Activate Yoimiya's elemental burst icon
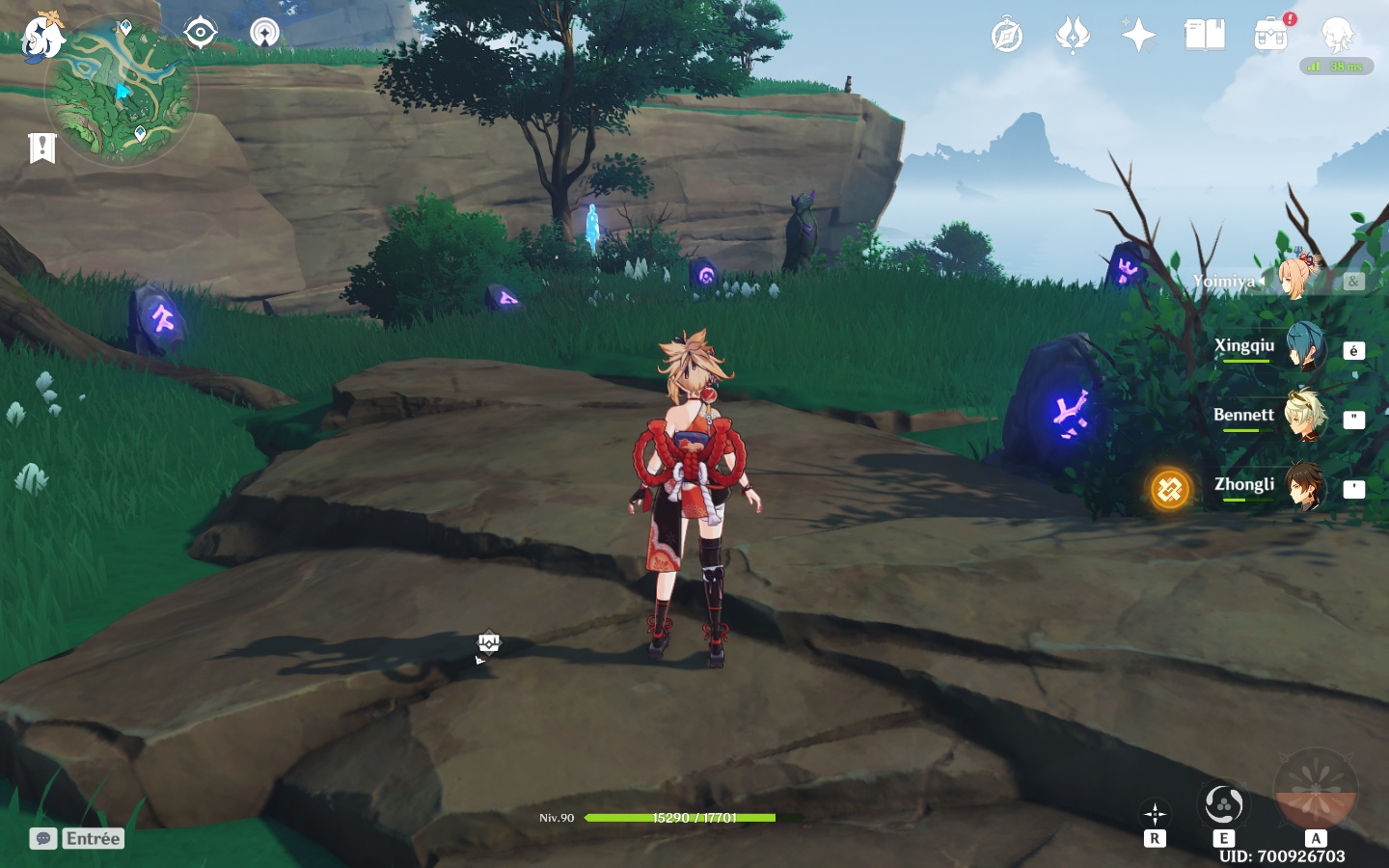The image size is (1389, 868). point(1316,789)
